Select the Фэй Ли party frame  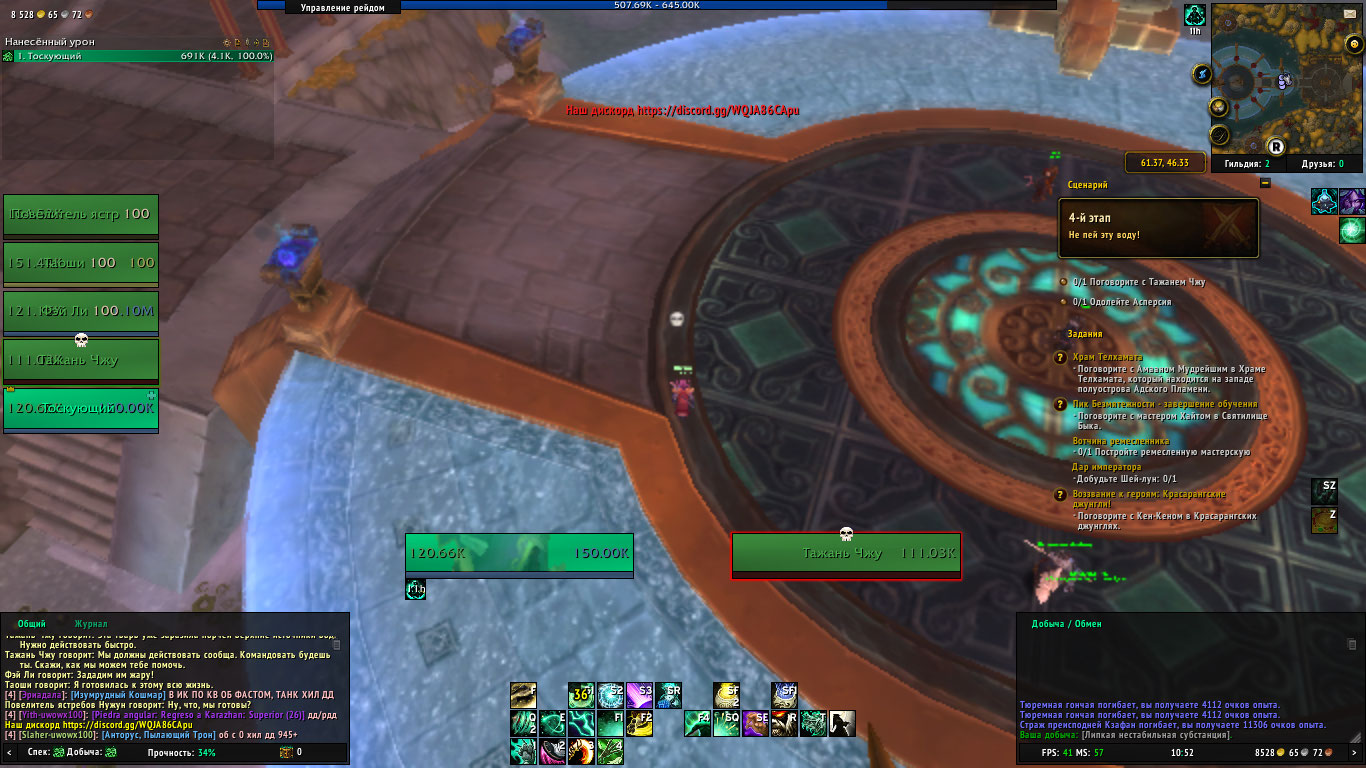coord(80,312)
